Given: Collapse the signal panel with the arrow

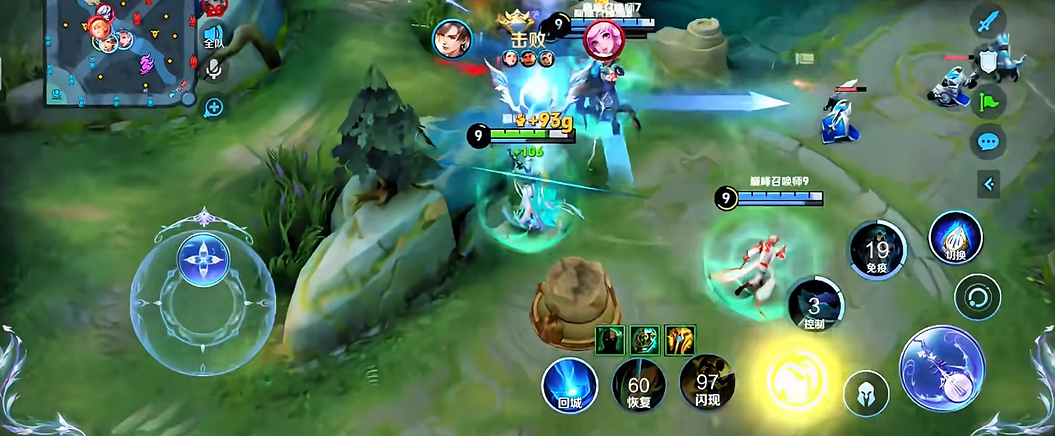Looking at the screenshot, I should [x=988, y=183].
